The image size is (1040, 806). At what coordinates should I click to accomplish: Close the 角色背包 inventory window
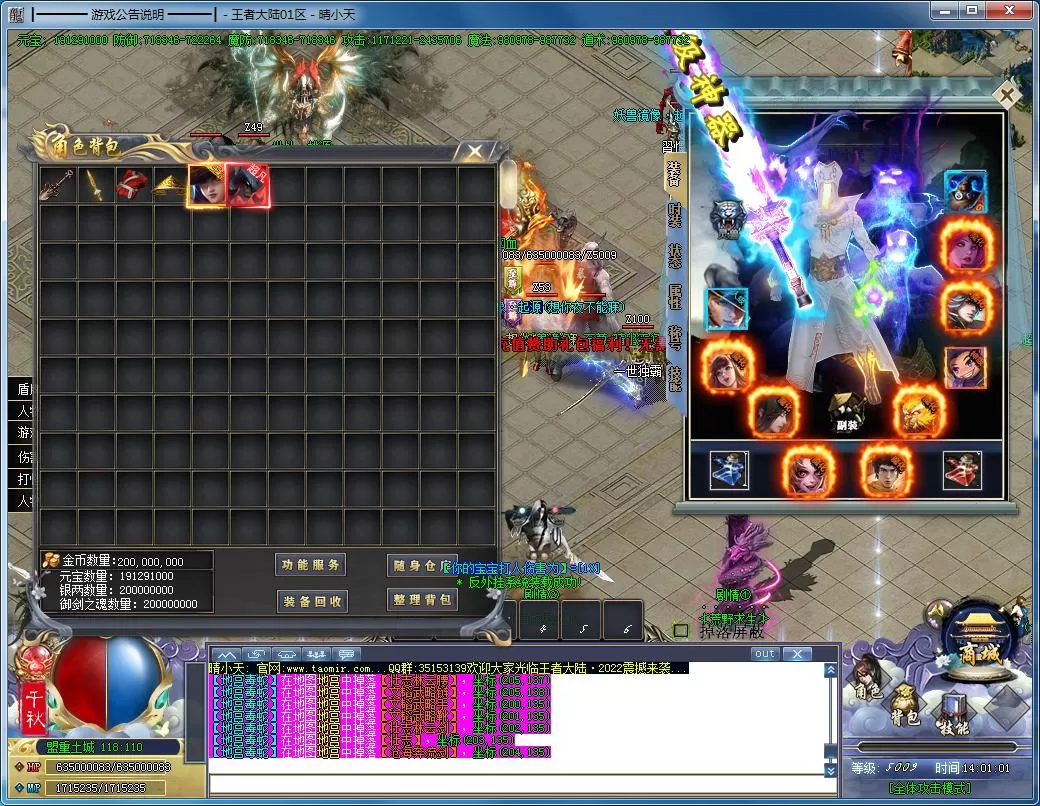pyautogui.click(x=470, y=152)
